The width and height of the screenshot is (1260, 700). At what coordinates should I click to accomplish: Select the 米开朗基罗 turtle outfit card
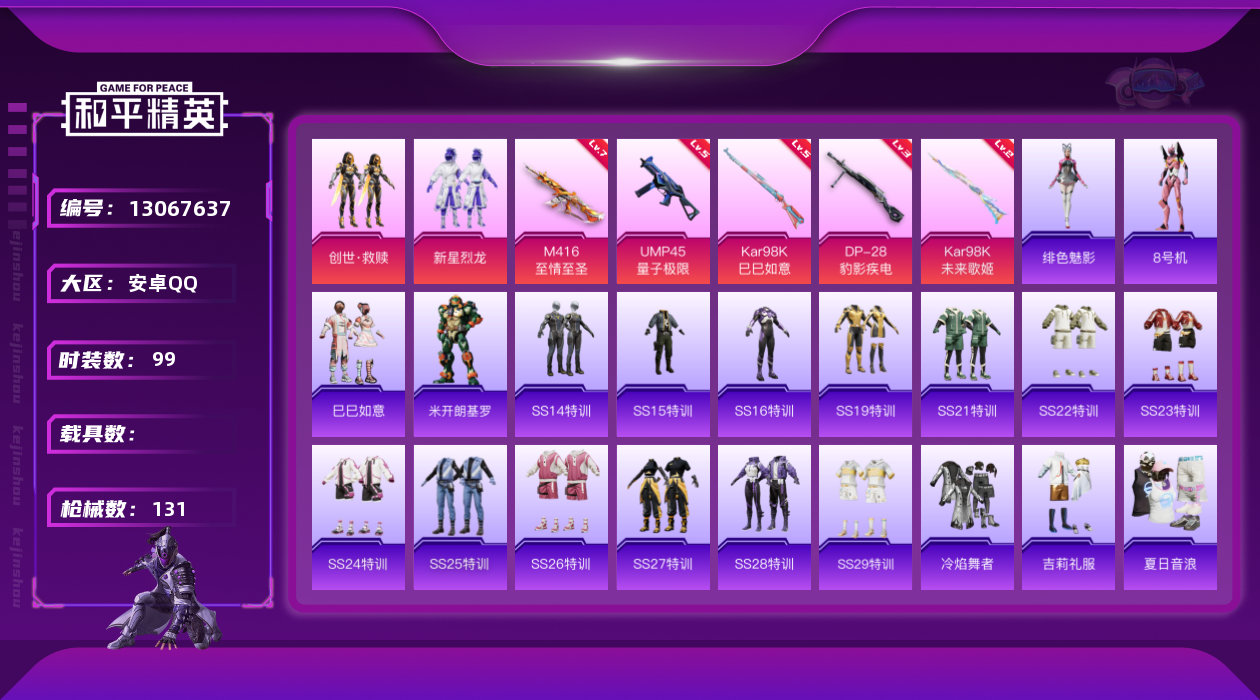(x=460, y=364)
